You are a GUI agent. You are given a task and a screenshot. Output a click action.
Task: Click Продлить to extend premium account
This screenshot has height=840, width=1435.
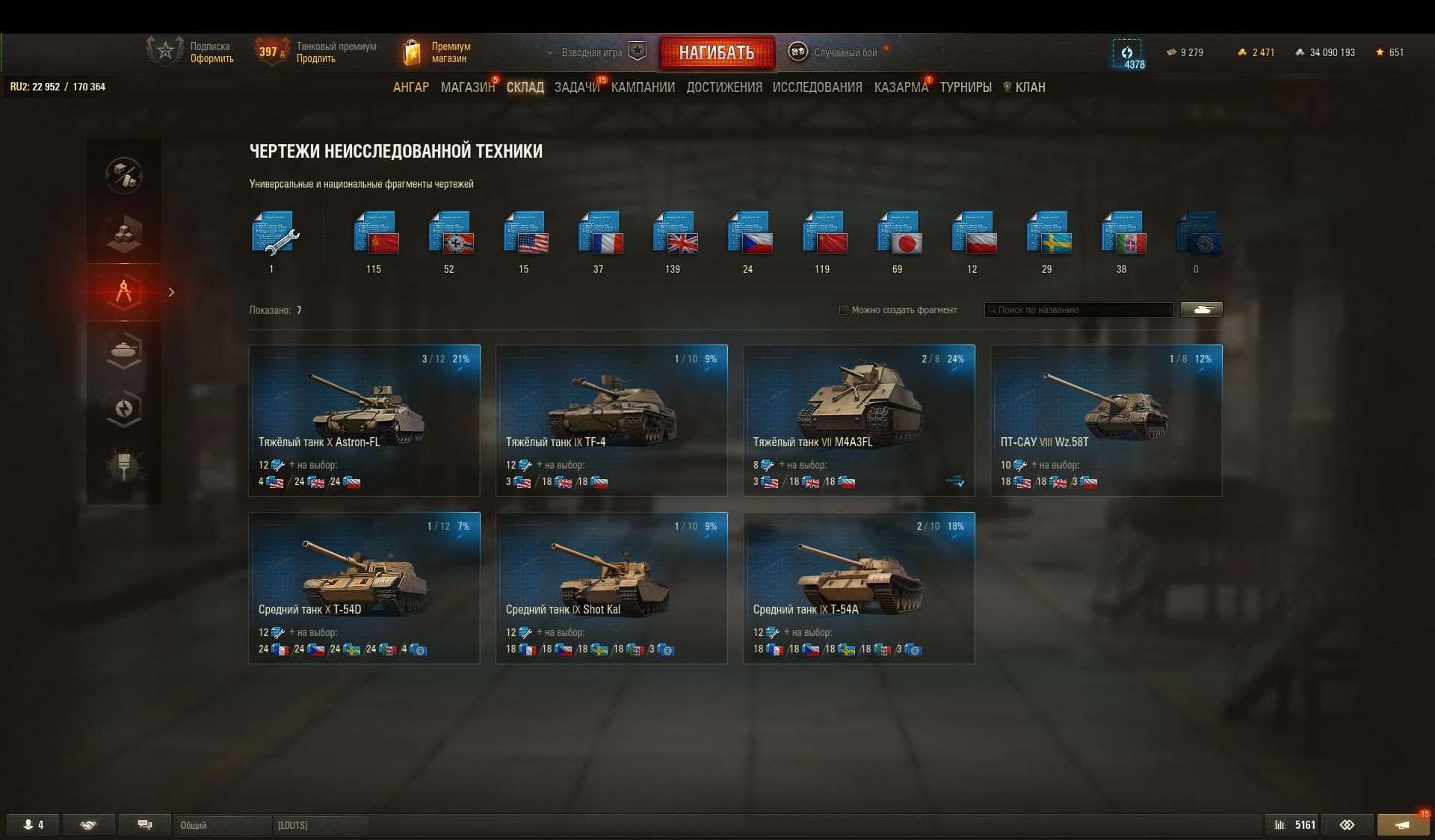(x=317, y=58)
